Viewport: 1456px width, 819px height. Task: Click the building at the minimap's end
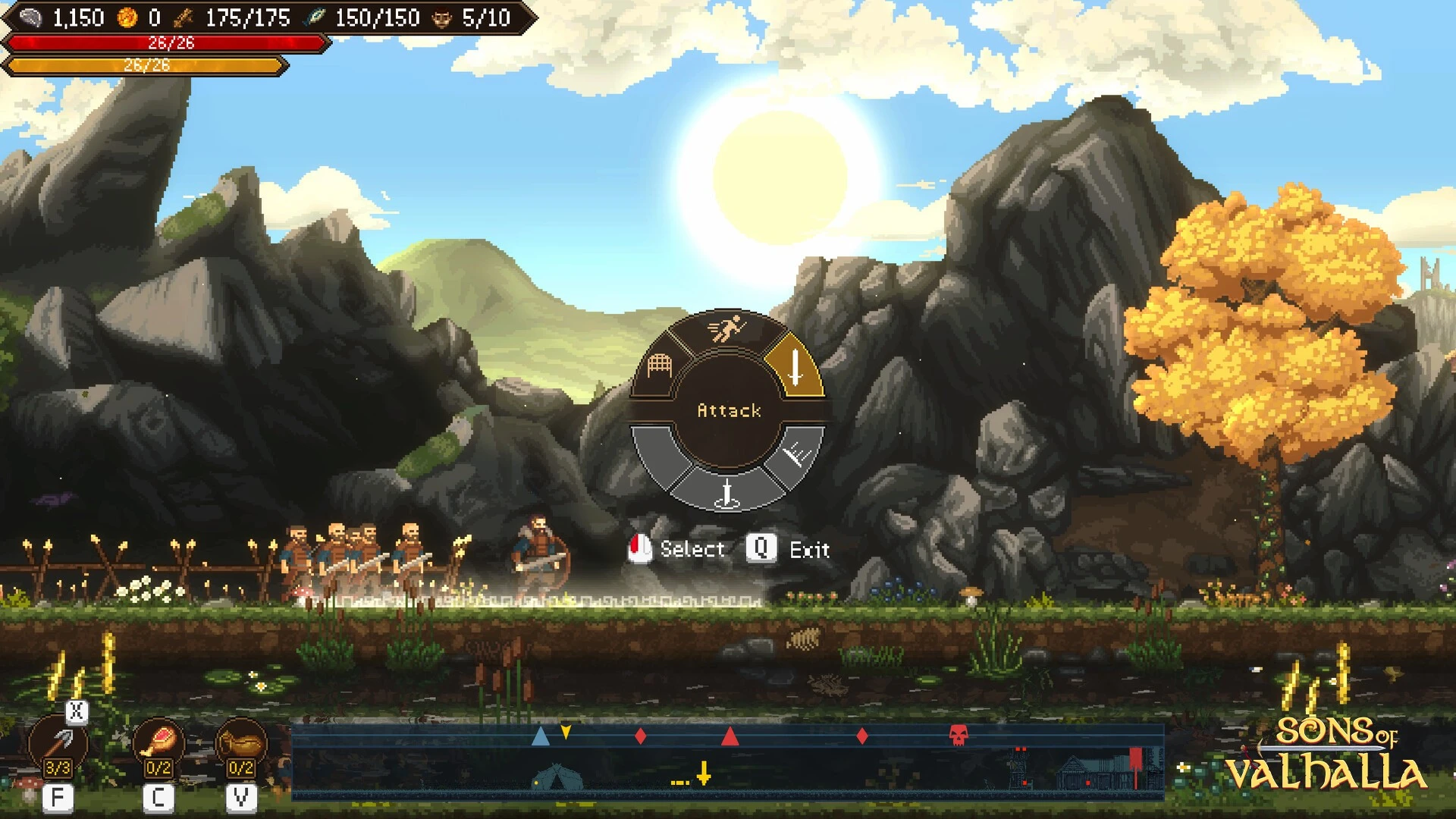pyautogui.click(x=1084, y=773)
